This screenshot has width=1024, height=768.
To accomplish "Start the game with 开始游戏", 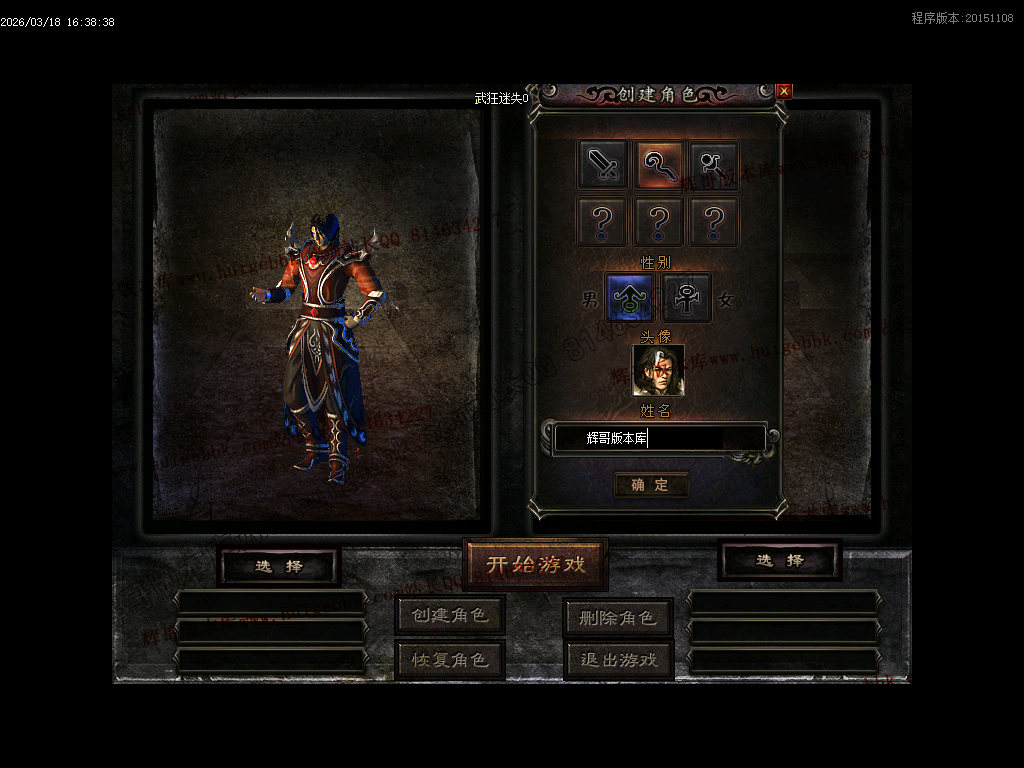I will tap(535, 565).
